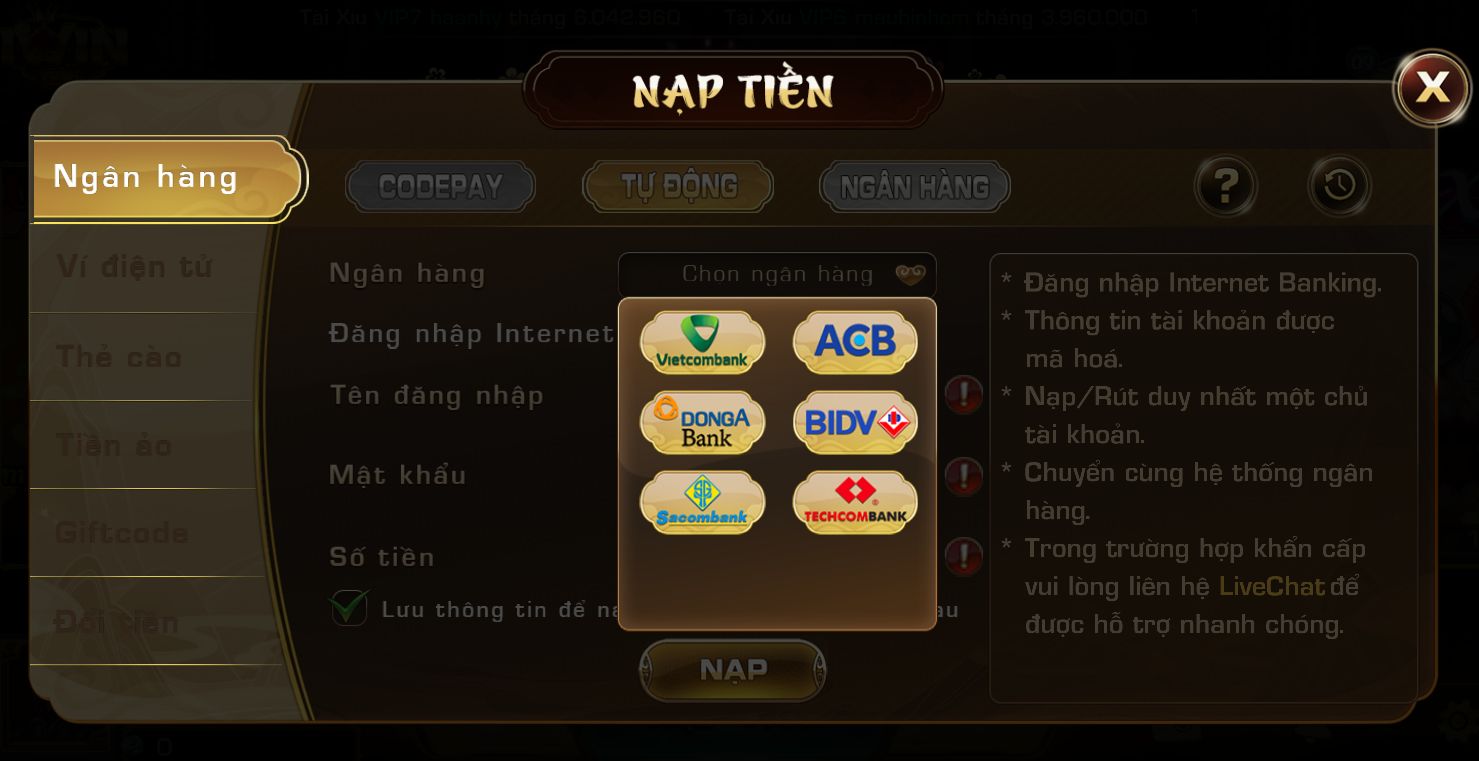Select the Techcombank logo
The width and height of the screenshot is (1479, 761).
(x=854, y=502)
